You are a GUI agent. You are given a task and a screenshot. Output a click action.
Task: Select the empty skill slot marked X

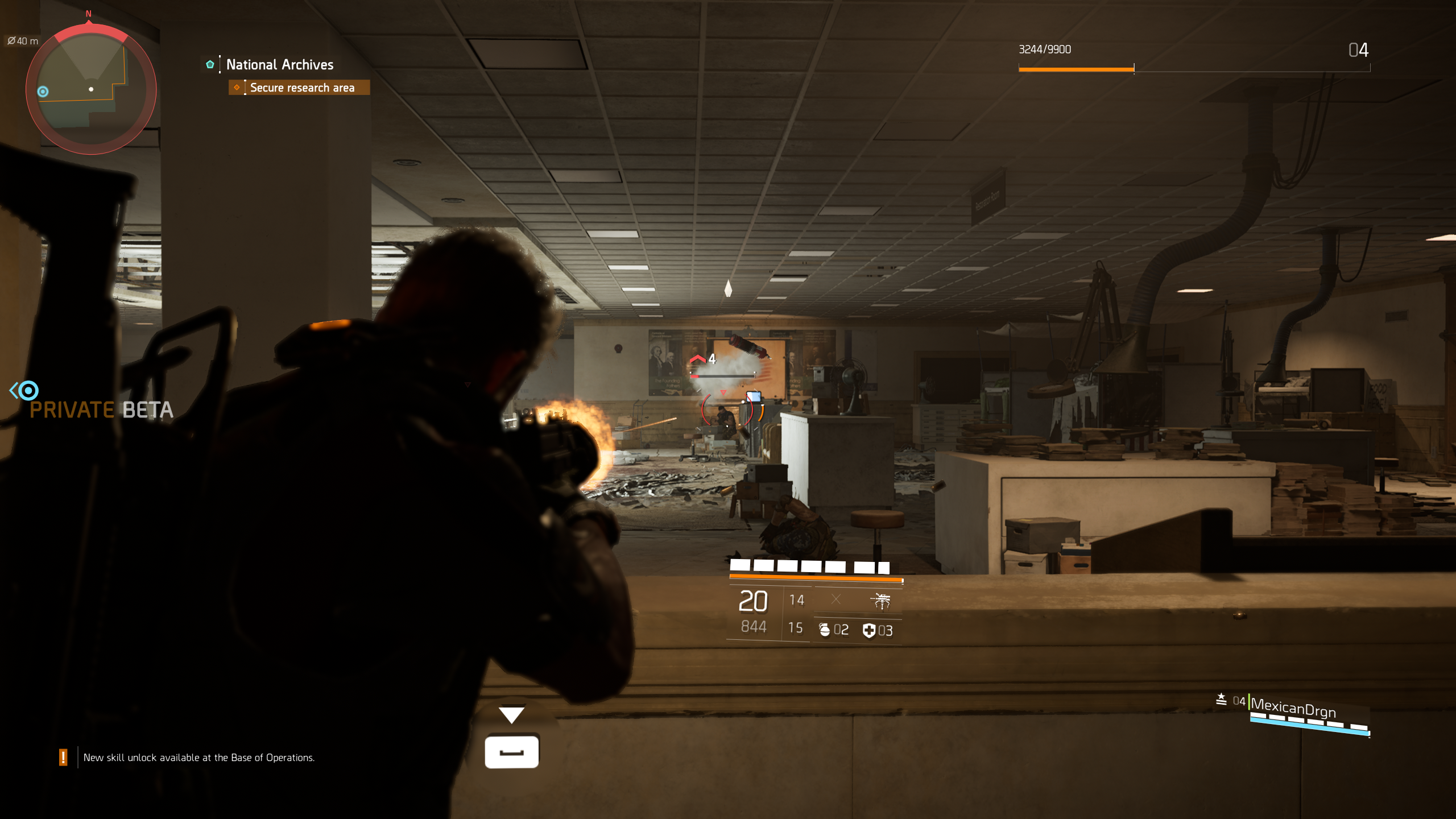(x=835, y=599)
